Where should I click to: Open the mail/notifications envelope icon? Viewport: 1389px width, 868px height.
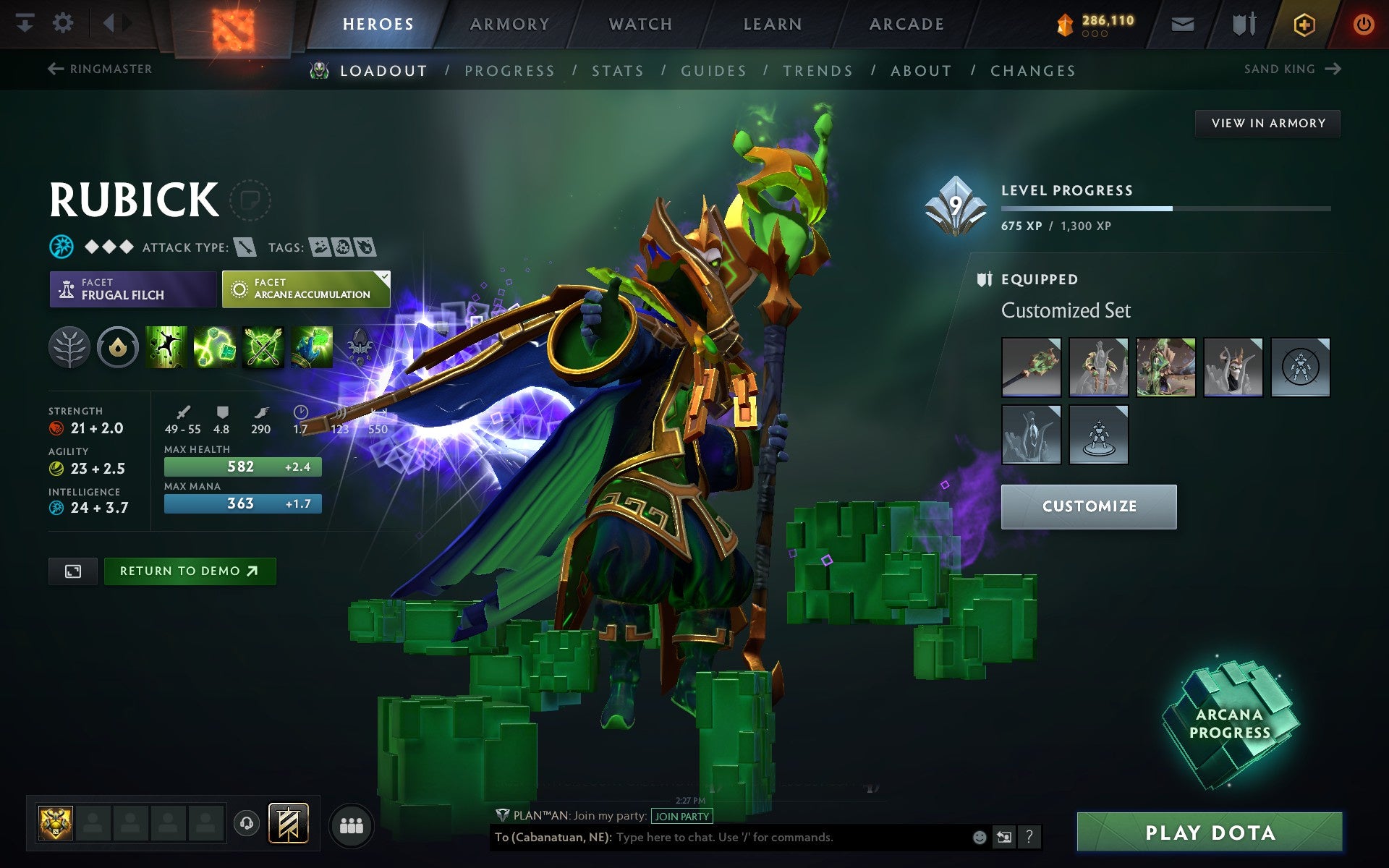click(1181, 23)
